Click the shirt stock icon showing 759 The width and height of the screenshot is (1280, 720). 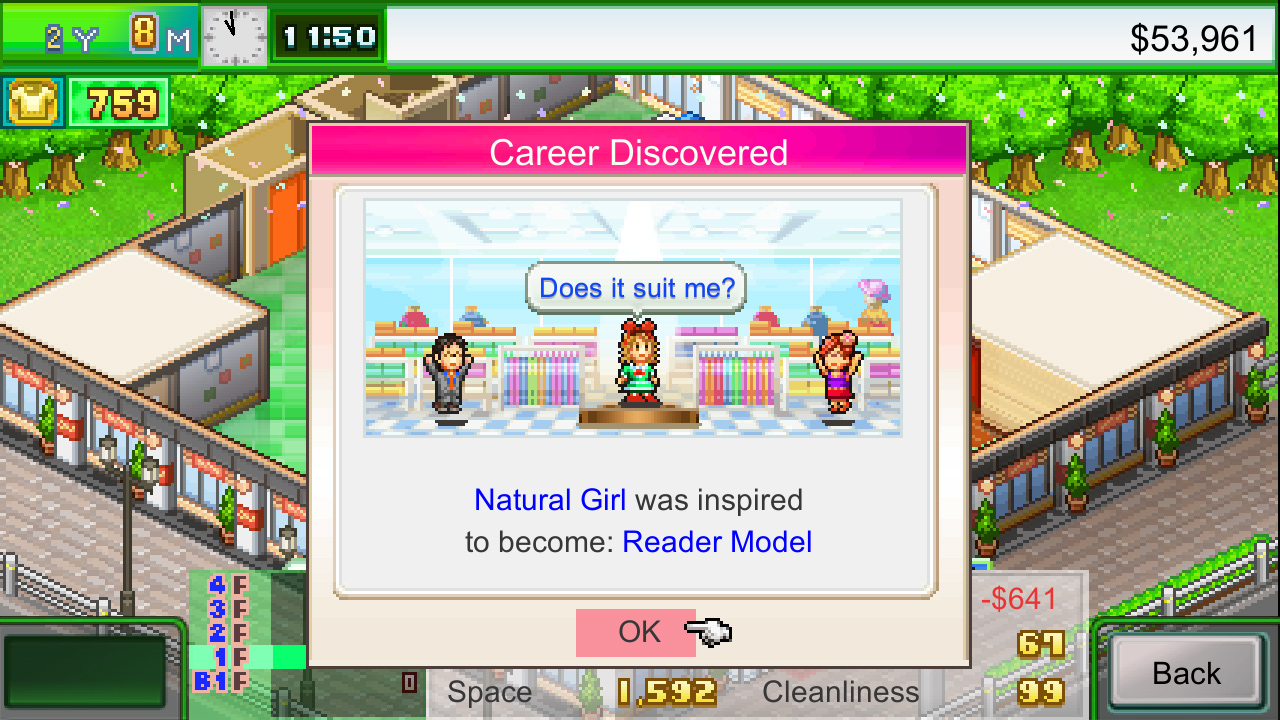coord(33,101)
